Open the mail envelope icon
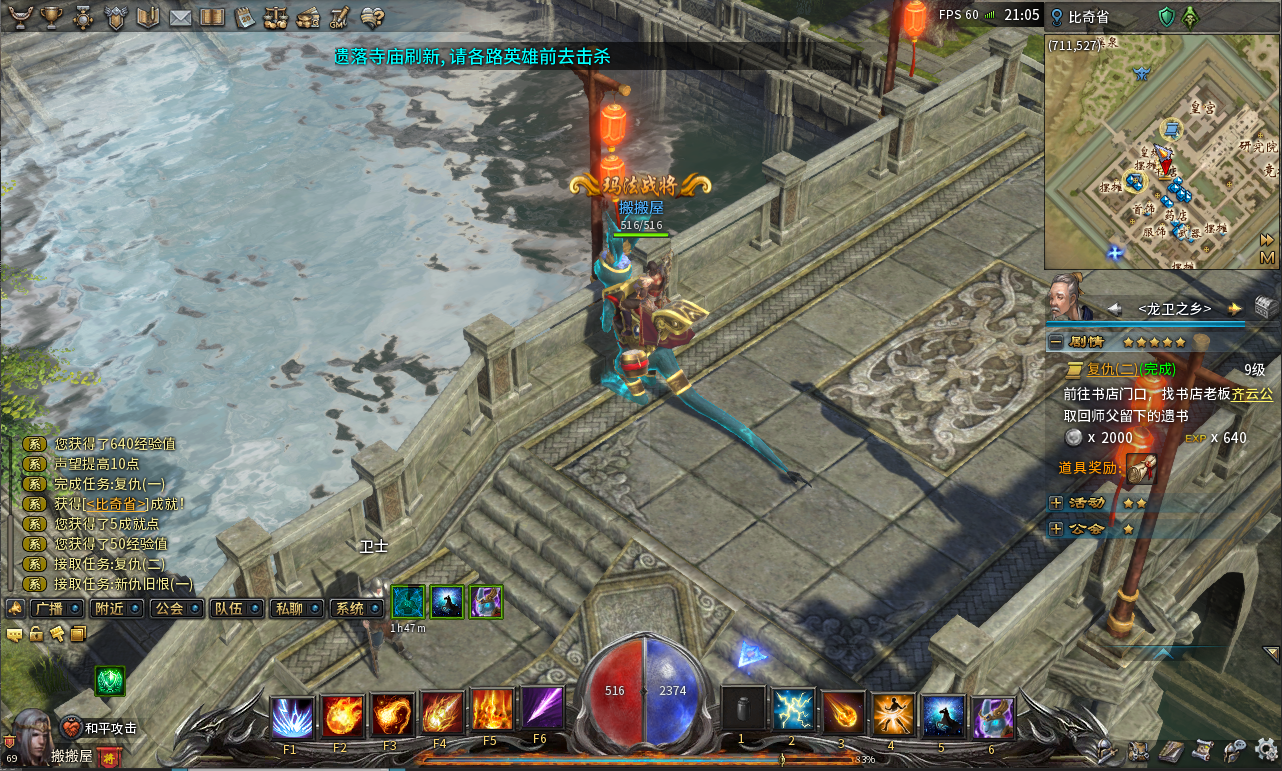 click(180, 17)
